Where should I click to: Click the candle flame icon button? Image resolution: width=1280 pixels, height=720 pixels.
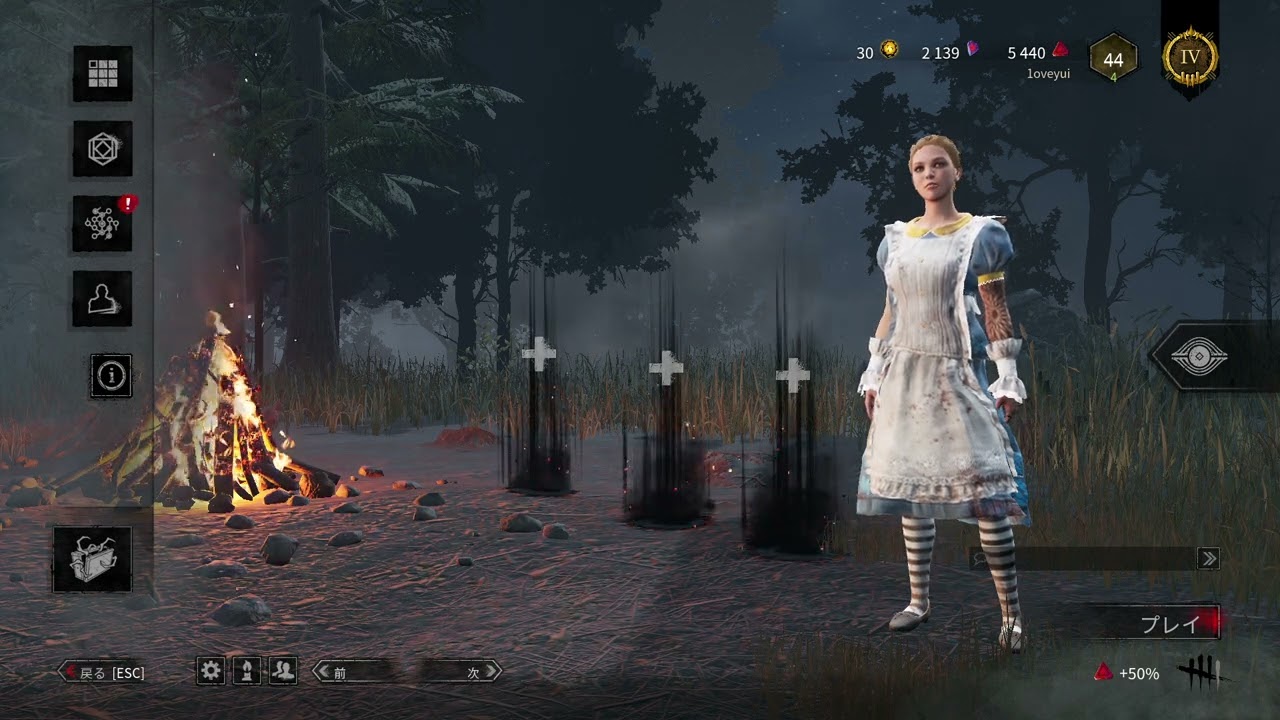point(247,671)
